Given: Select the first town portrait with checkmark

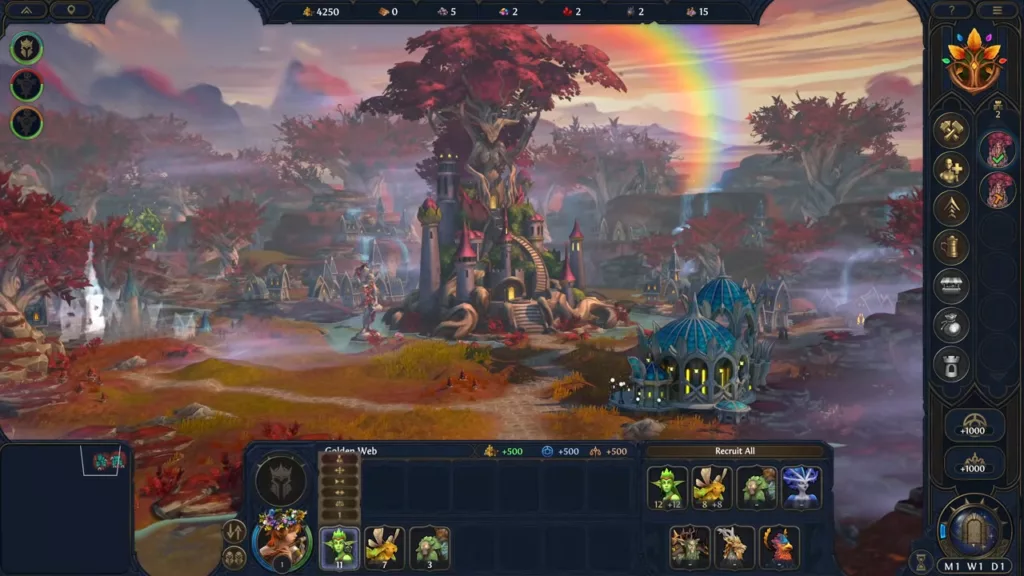Looking at the screenshot, I should (x=997, y=150).
